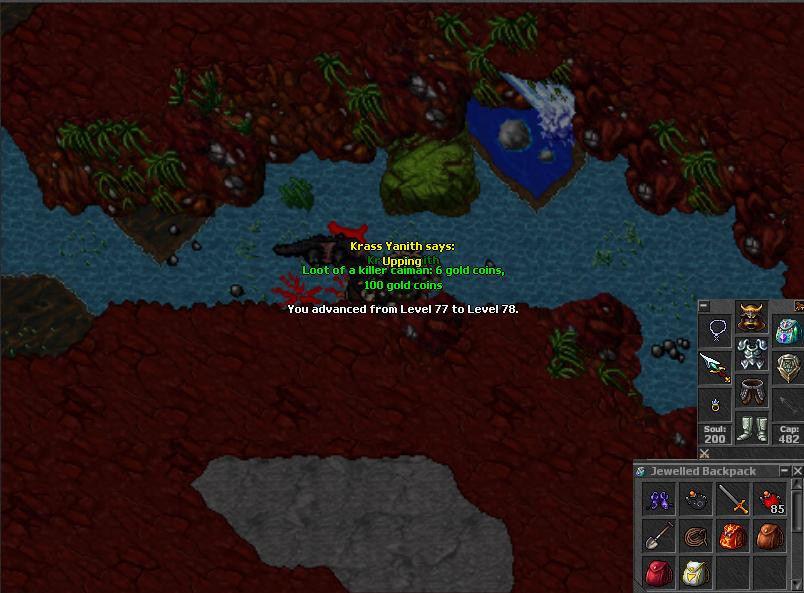Select the equipped shield slot

pos(788,366)
